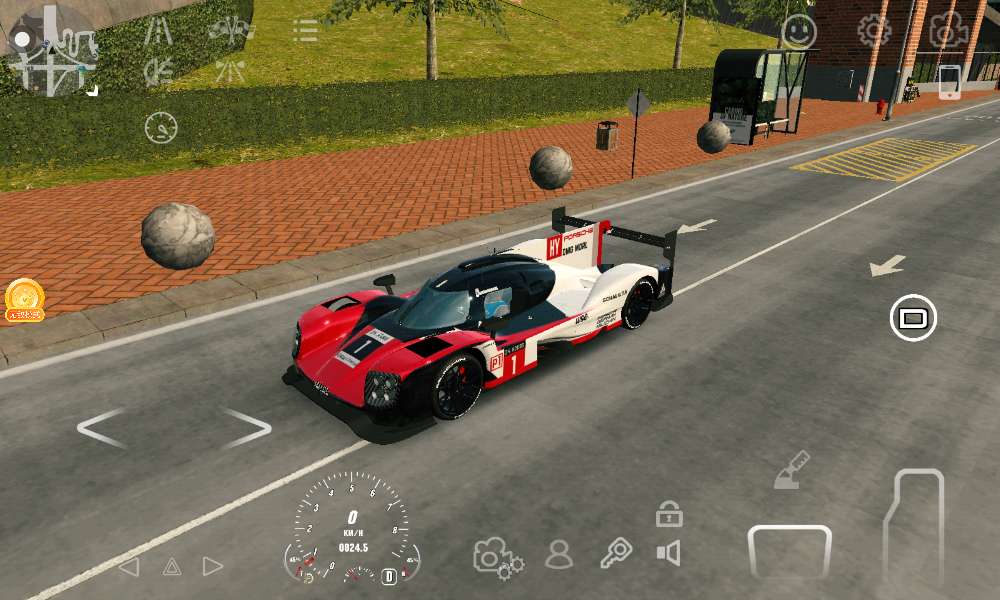Toggle the speedometer gauge icon
This screenshot has width=1000, height=600.
(x=161, y=127)
